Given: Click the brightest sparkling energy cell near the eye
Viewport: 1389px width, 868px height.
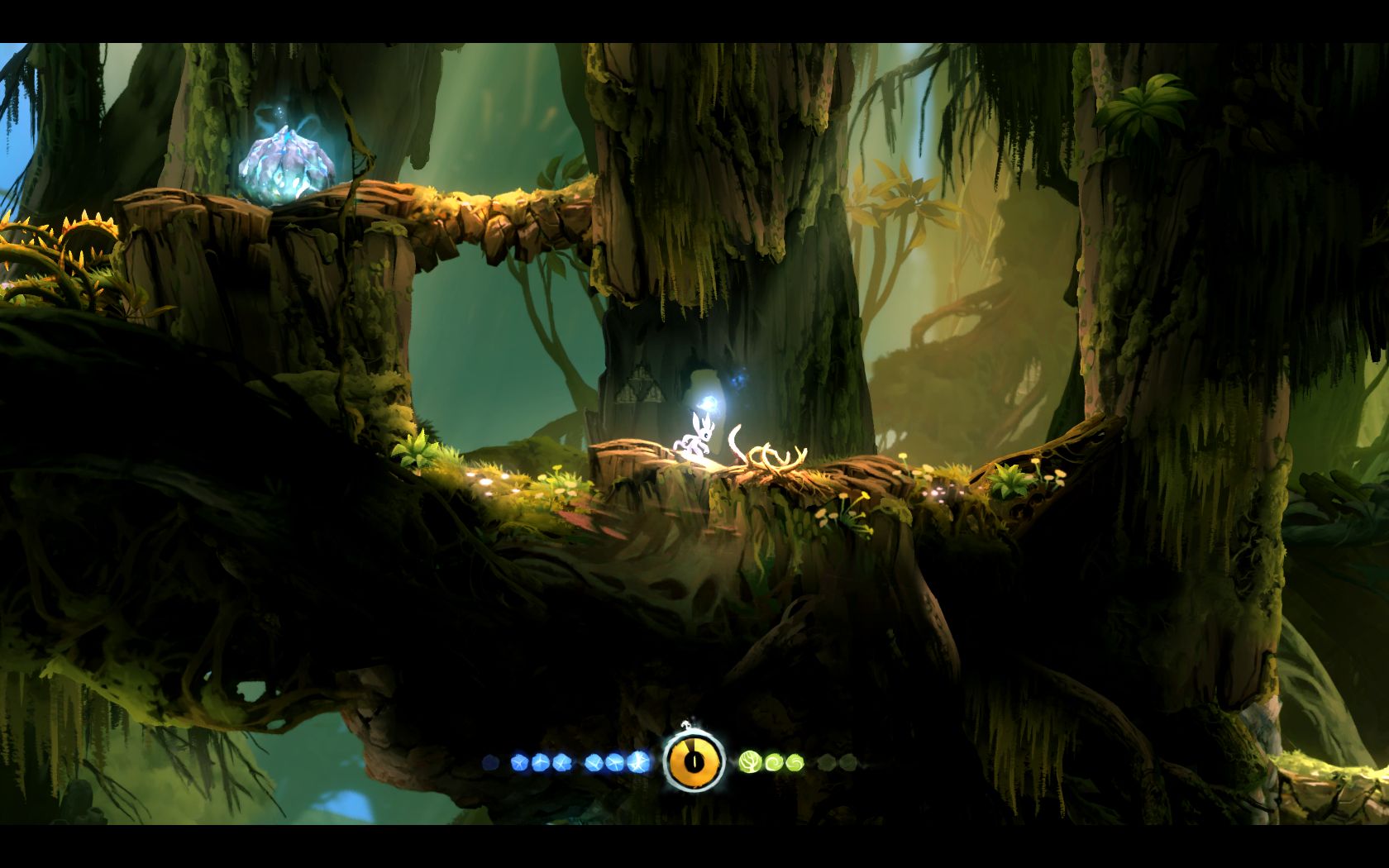Looking at the screenshot, I should (637, 761).
